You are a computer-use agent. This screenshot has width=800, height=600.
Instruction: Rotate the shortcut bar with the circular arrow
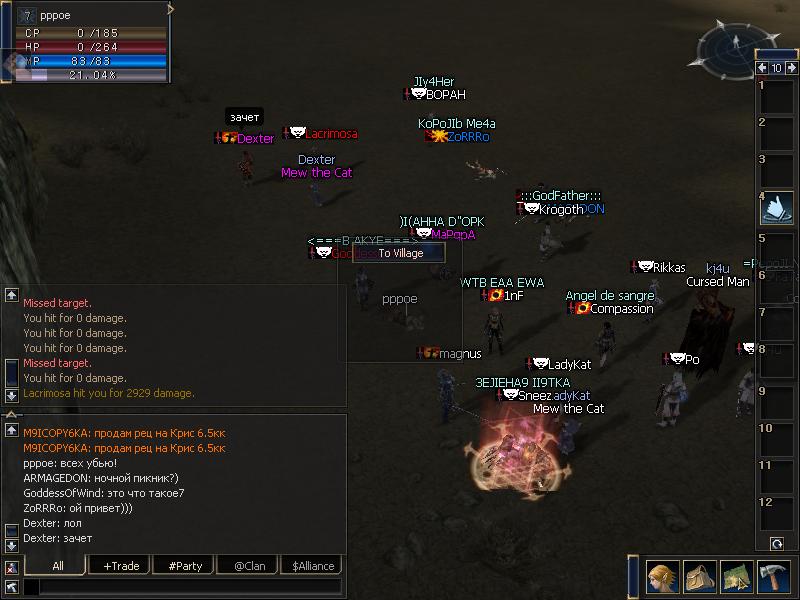click(777, 543)
